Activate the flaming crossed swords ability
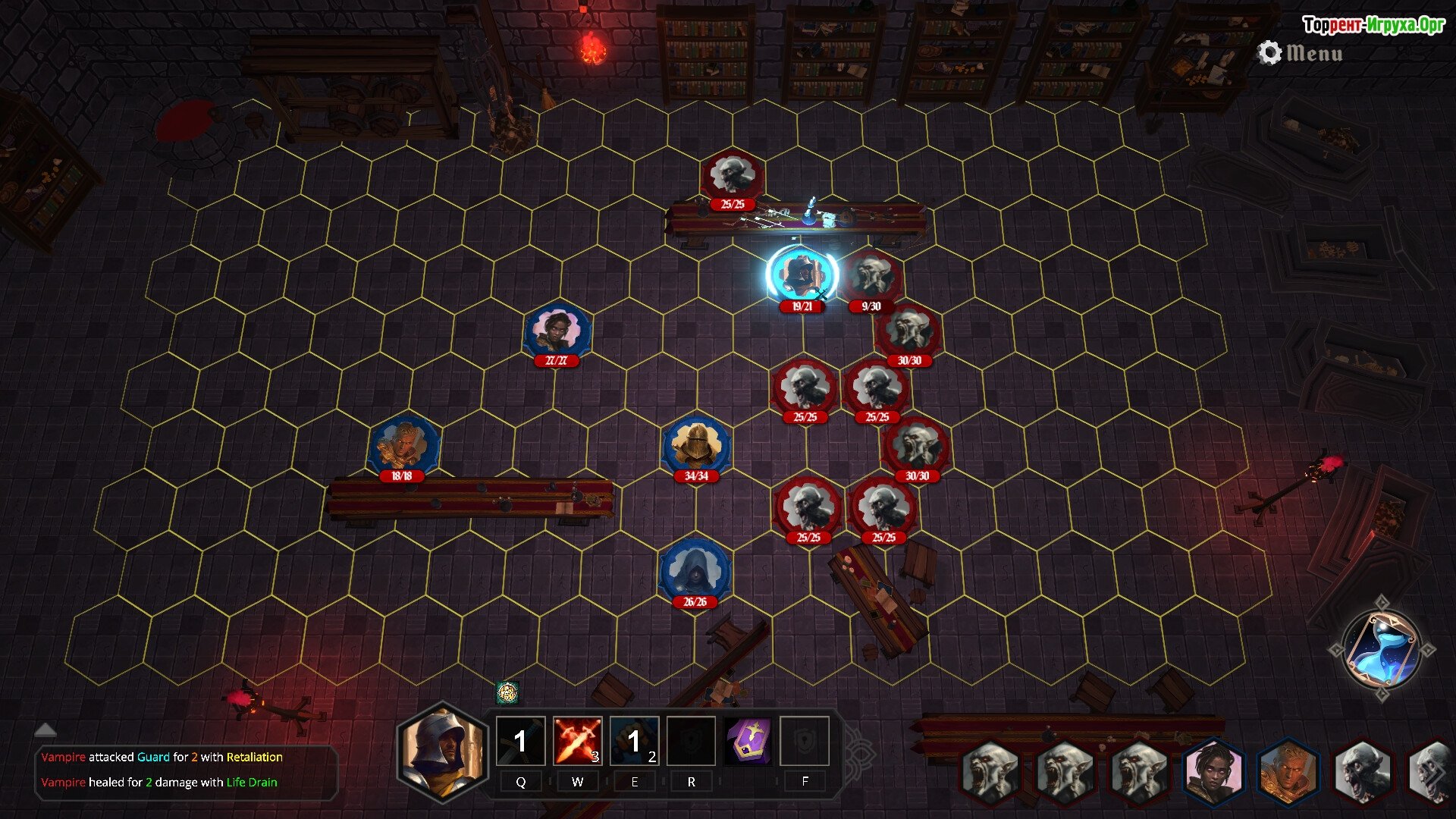 pyautogui.click(x=577, y=741)
